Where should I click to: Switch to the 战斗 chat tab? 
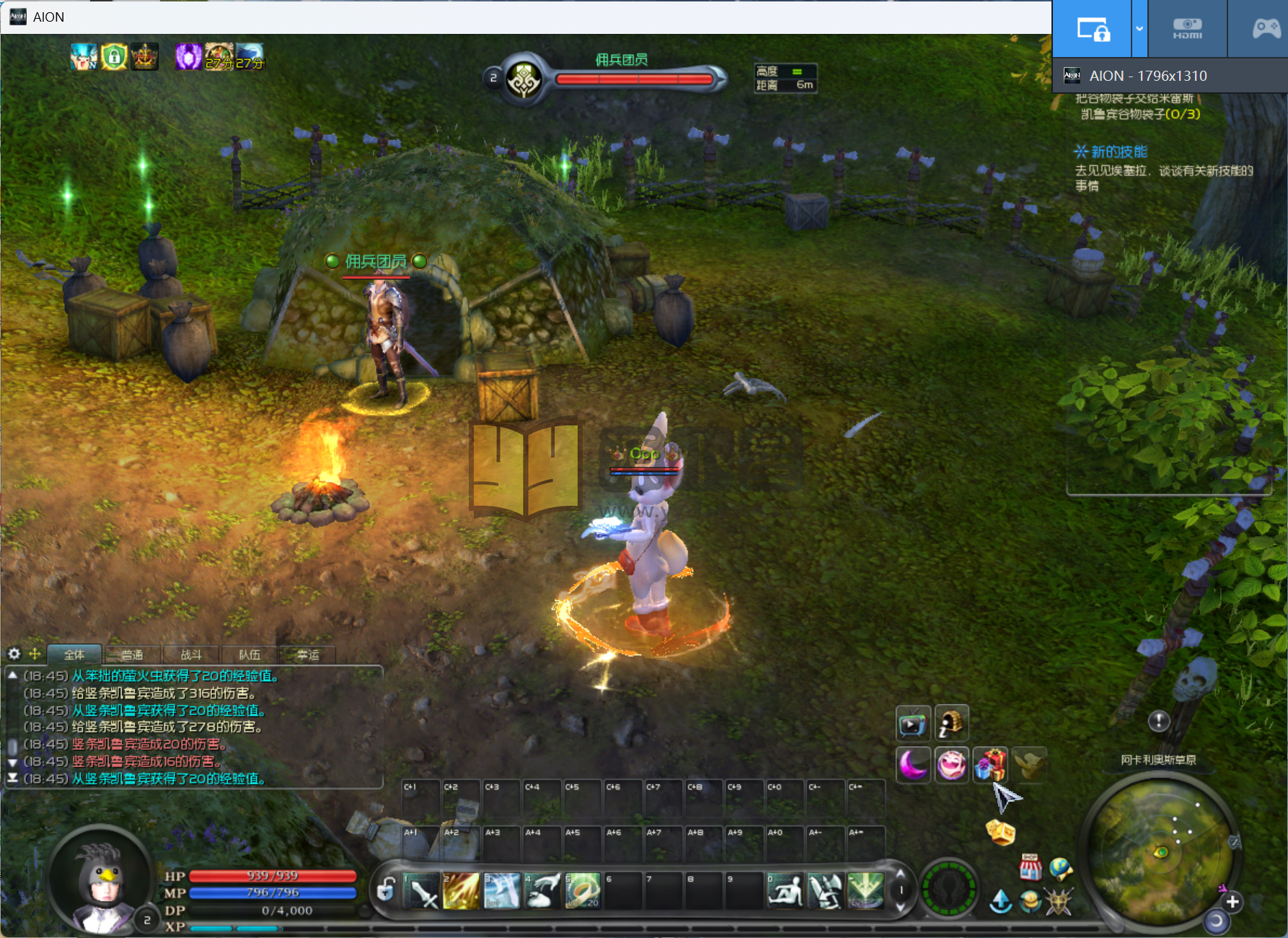tap(191, 654)
